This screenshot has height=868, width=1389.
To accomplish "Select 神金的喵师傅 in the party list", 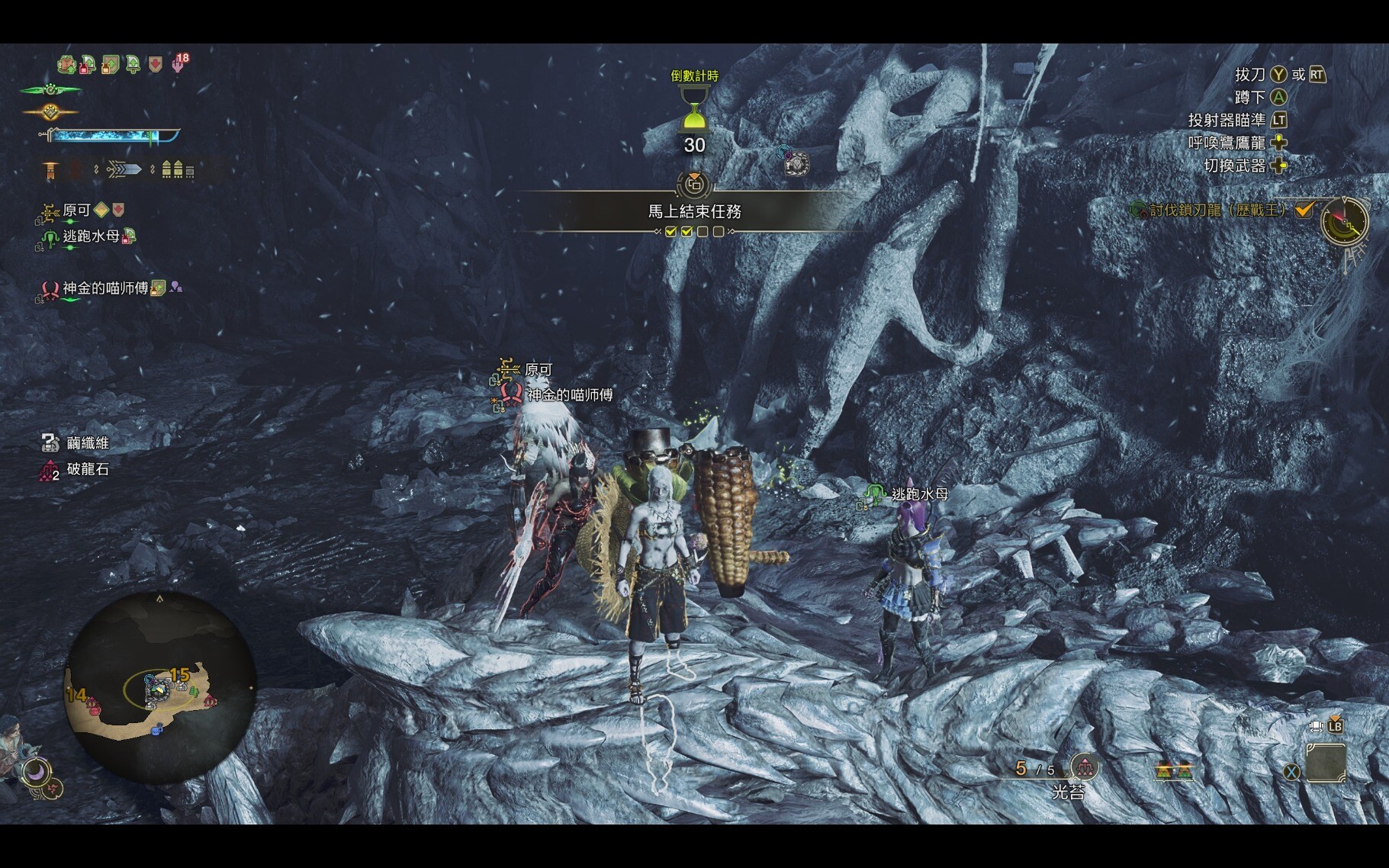I will coord(104,288).
